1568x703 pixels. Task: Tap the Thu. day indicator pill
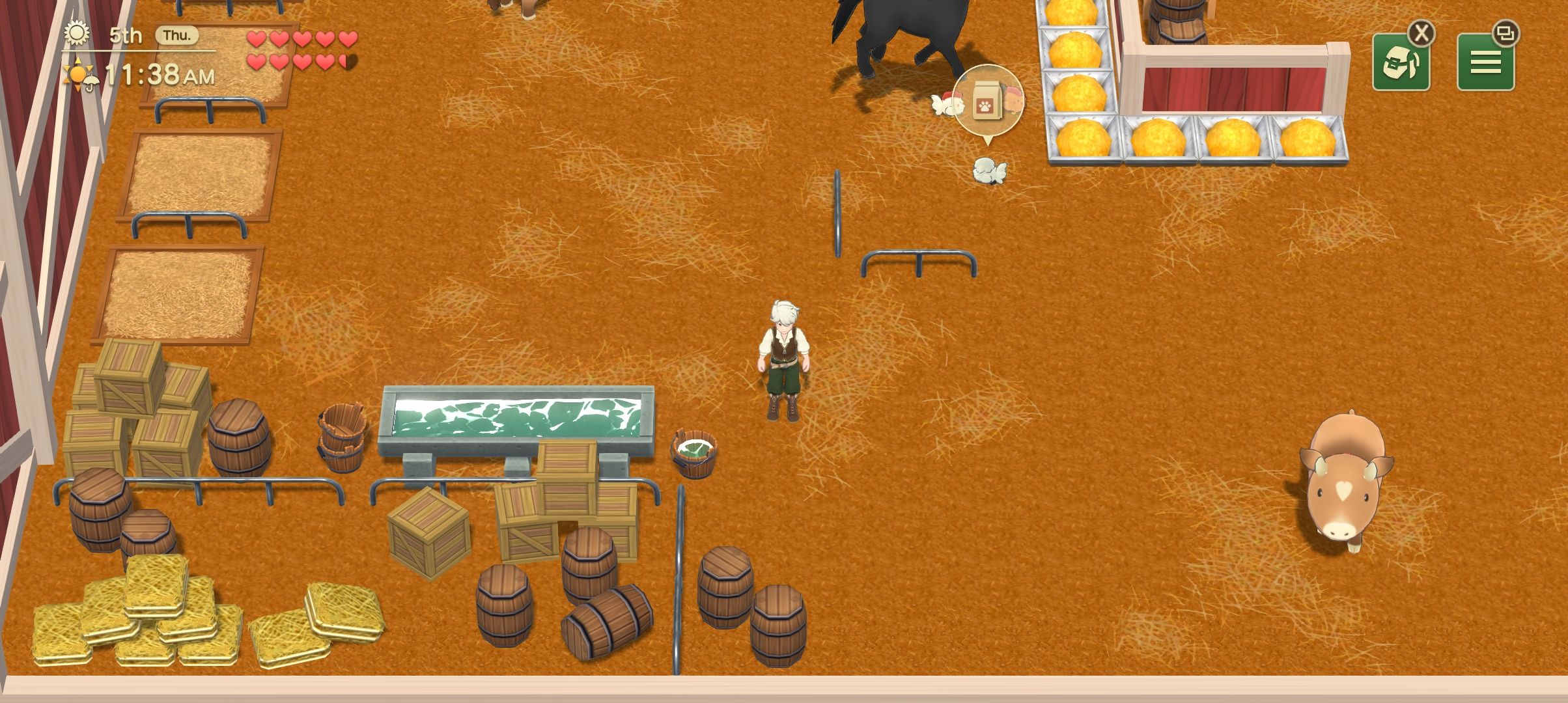[176, 36]
